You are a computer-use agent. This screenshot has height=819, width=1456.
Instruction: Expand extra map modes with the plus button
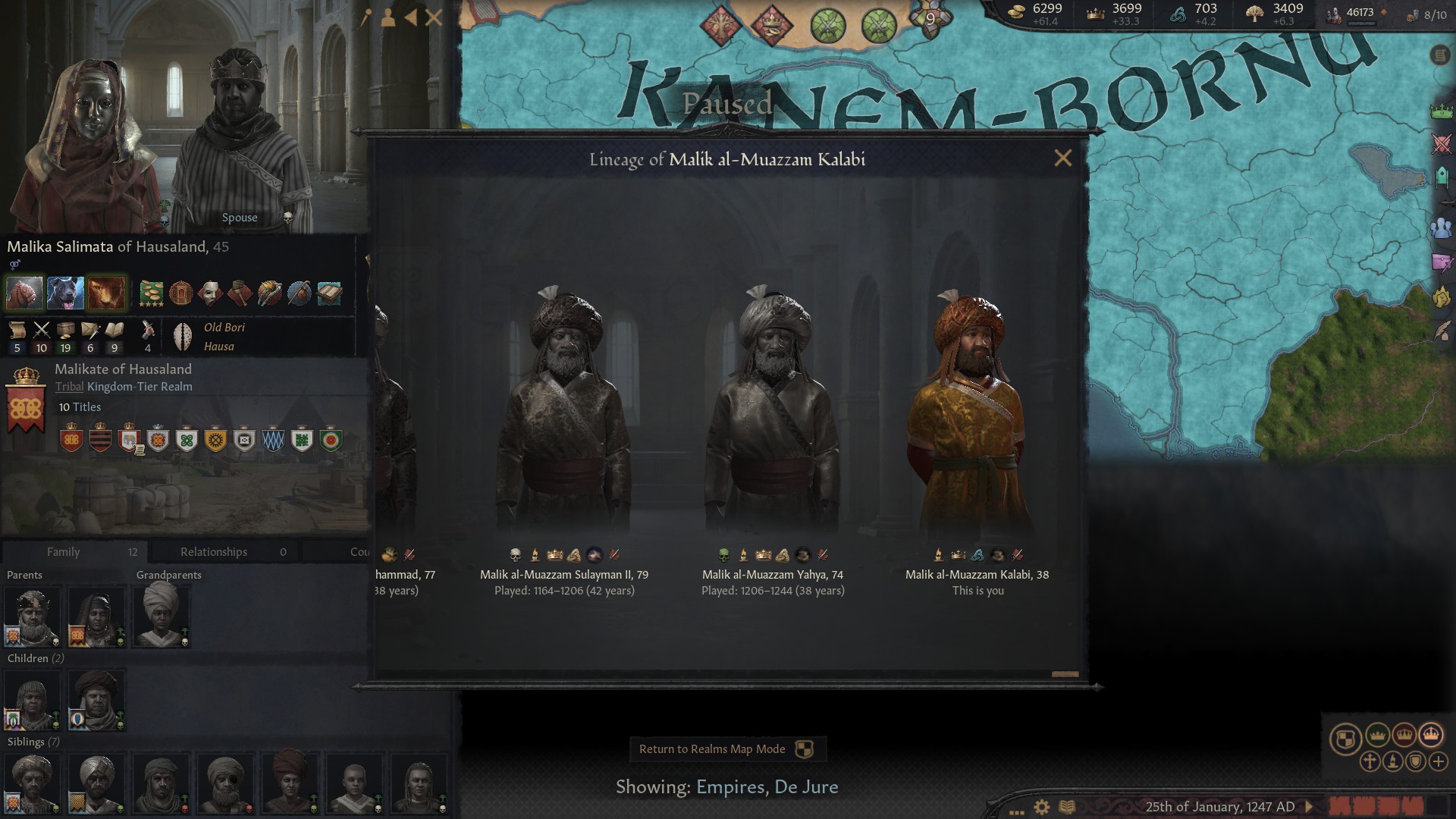pyautogui.click(x=1437, y=763)
